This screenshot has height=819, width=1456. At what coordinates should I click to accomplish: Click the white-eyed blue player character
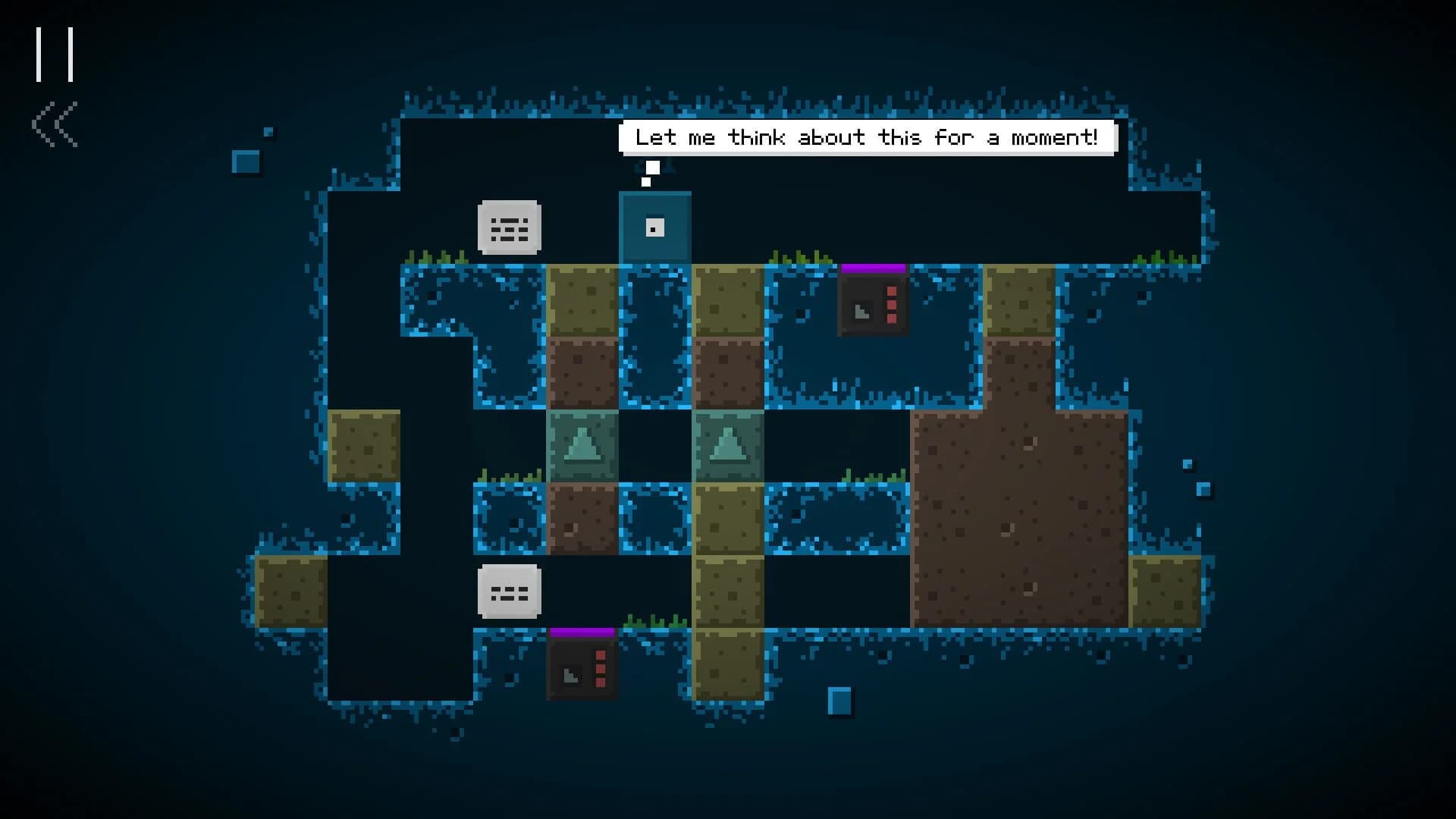click(x=654, y=227)
